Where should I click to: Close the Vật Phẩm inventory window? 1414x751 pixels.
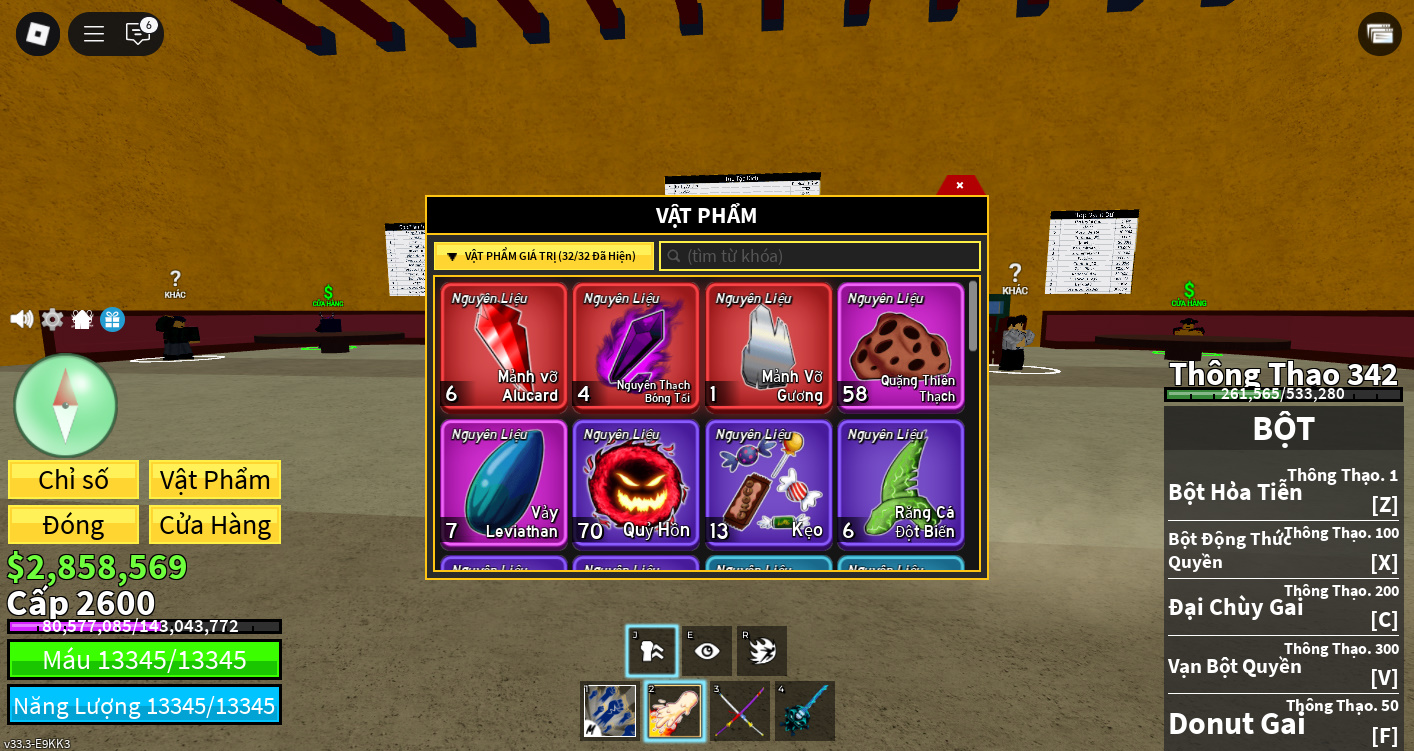coord(959,185)
